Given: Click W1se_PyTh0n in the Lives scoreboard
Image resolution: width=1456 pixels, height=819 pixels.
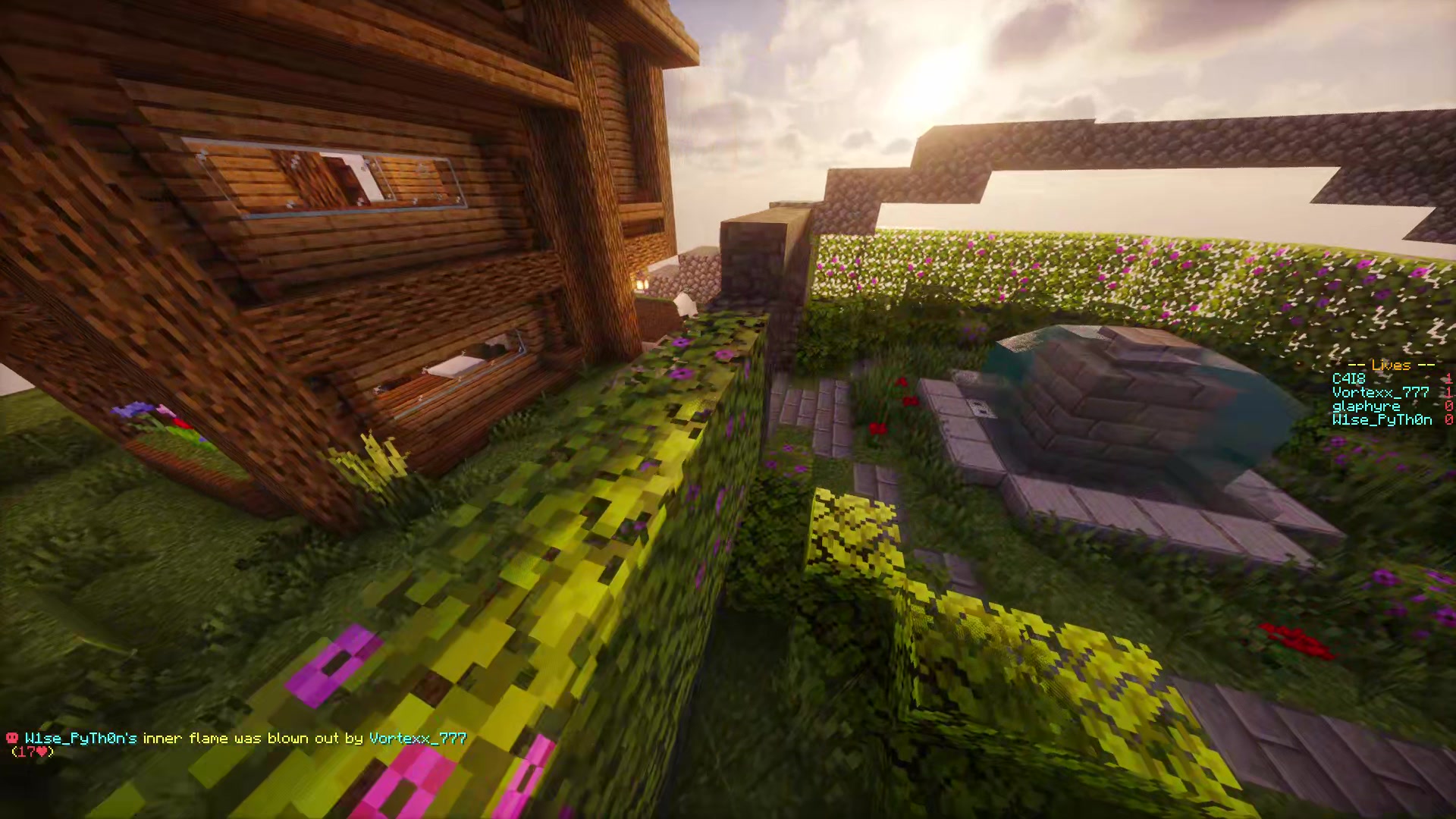Looking at the screenshot, I should [1380, 419].
